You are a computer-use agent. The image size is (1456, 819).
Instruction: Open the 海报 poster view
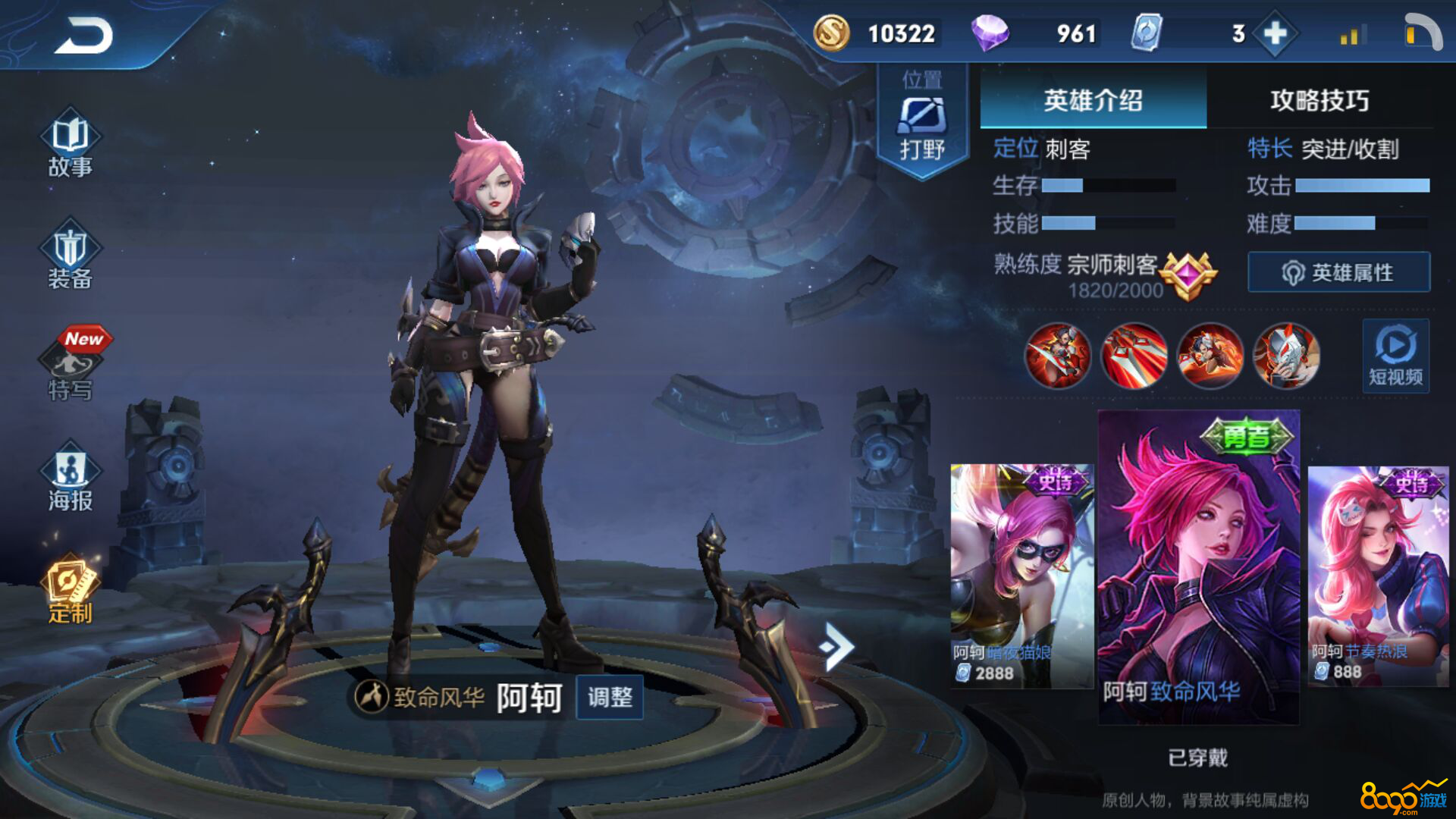pos(70,479)
